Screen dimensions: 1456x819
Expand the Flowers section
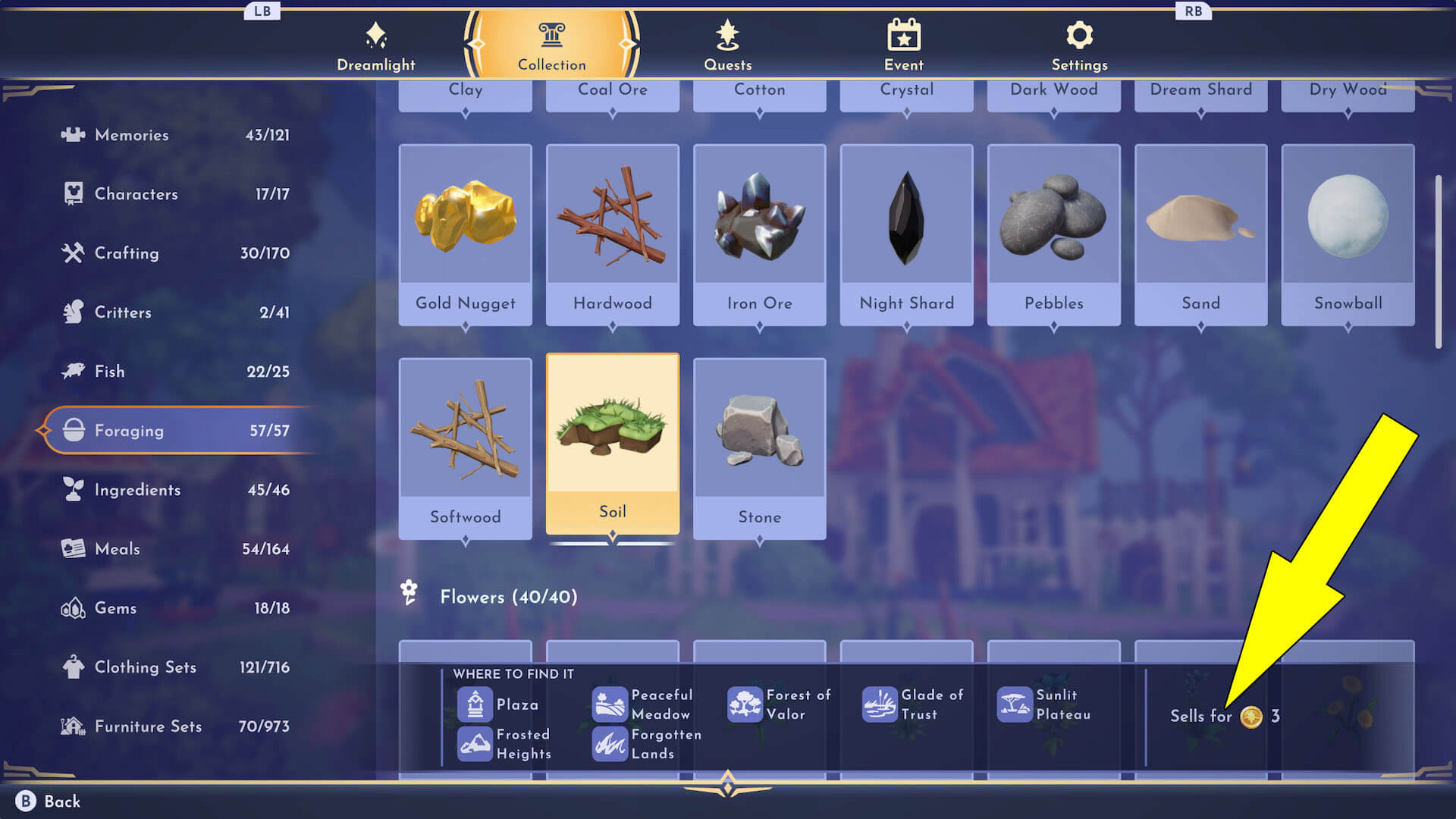click(x=508, y=597)
